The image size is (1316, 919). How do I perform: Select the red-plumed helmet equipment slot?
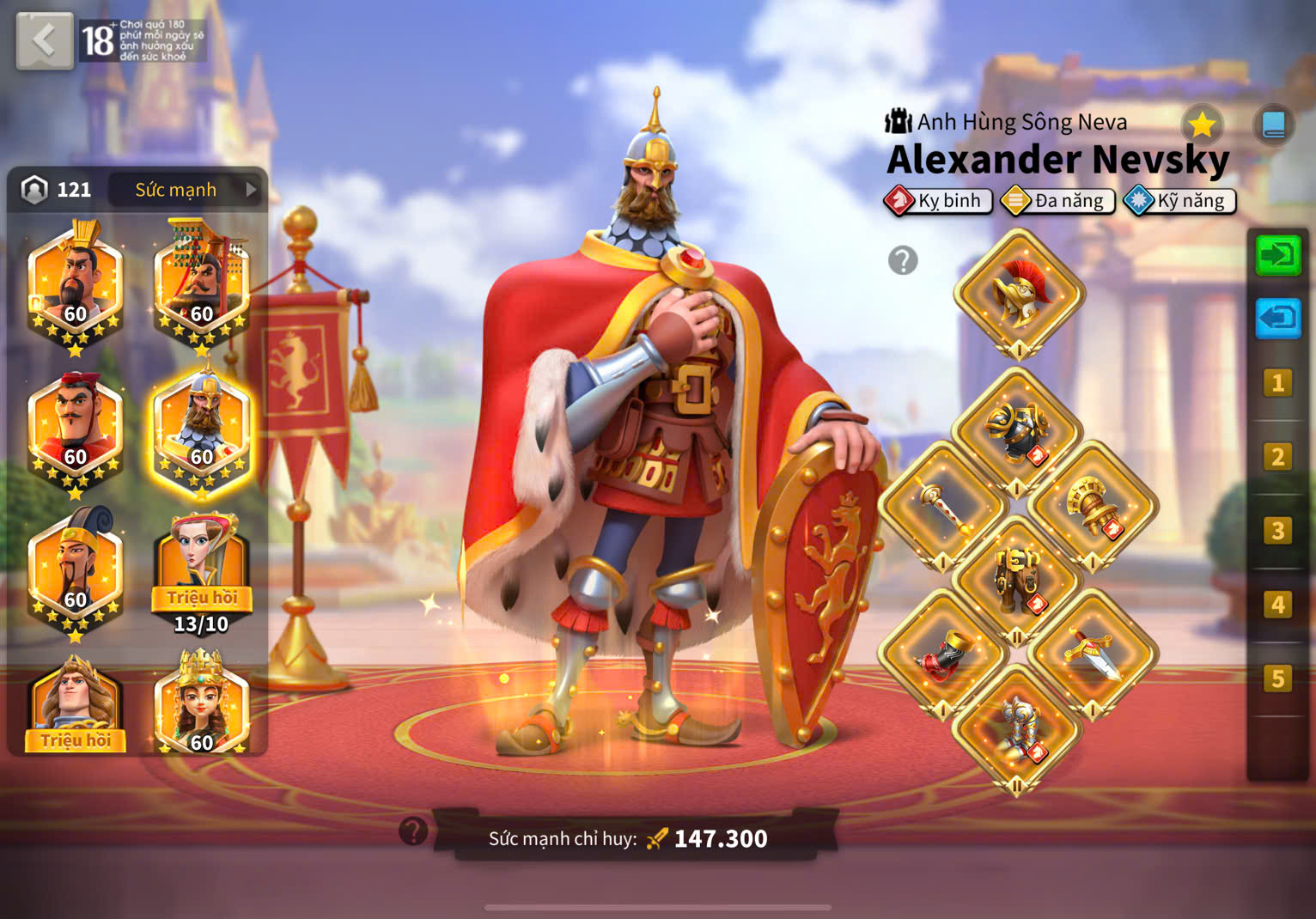(1019, 294)
